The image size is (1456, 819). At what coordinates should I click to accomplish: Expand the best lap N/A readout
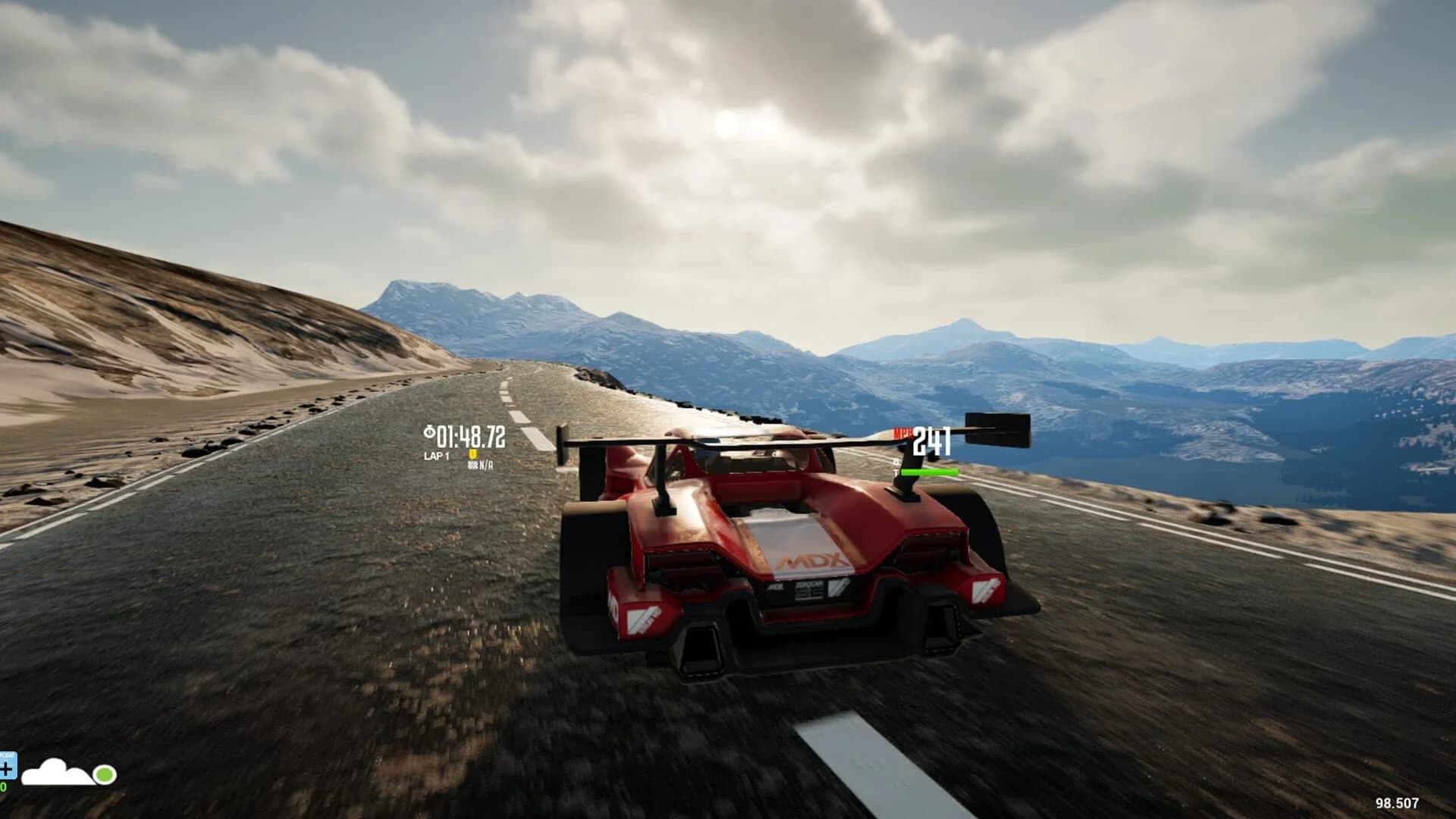point(485,466)
